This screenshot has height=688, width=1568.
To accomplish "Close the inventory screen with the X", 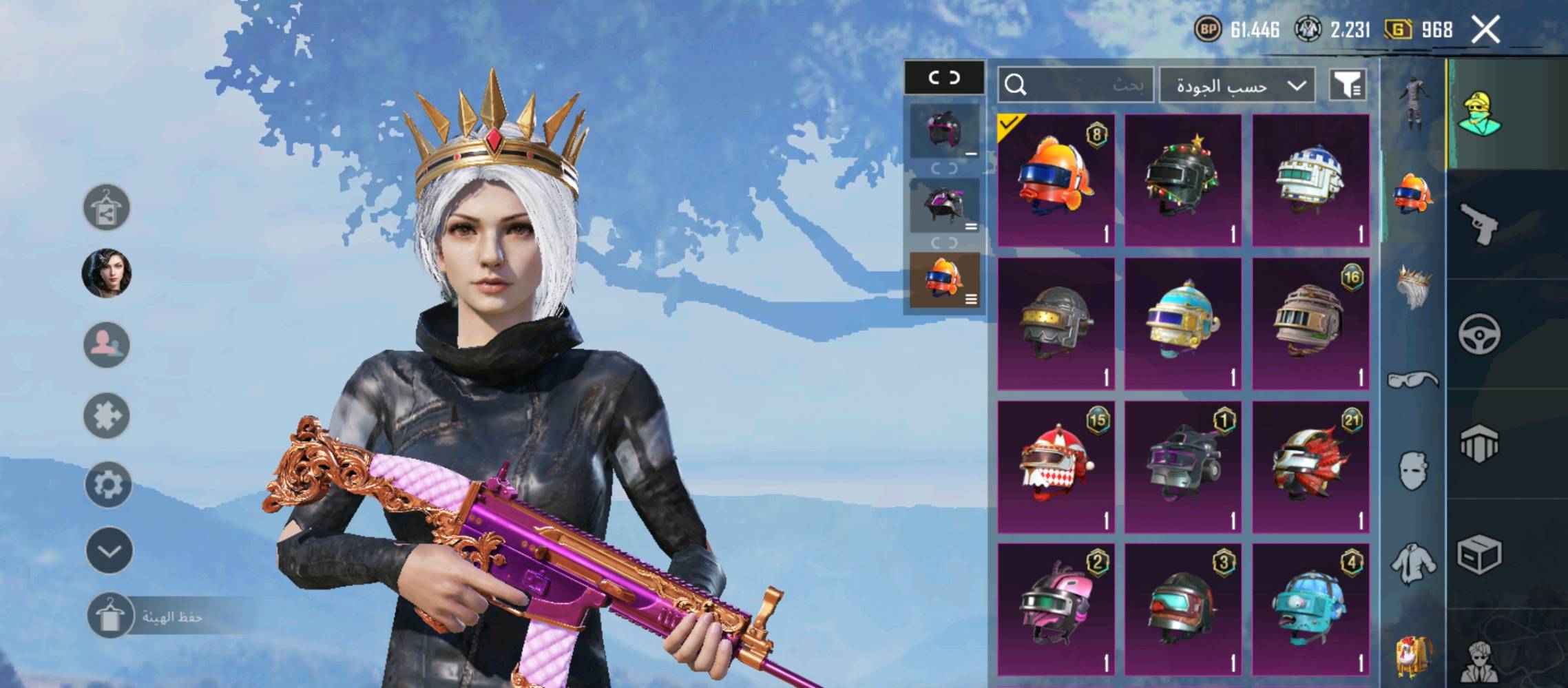I will point(1485,30).
